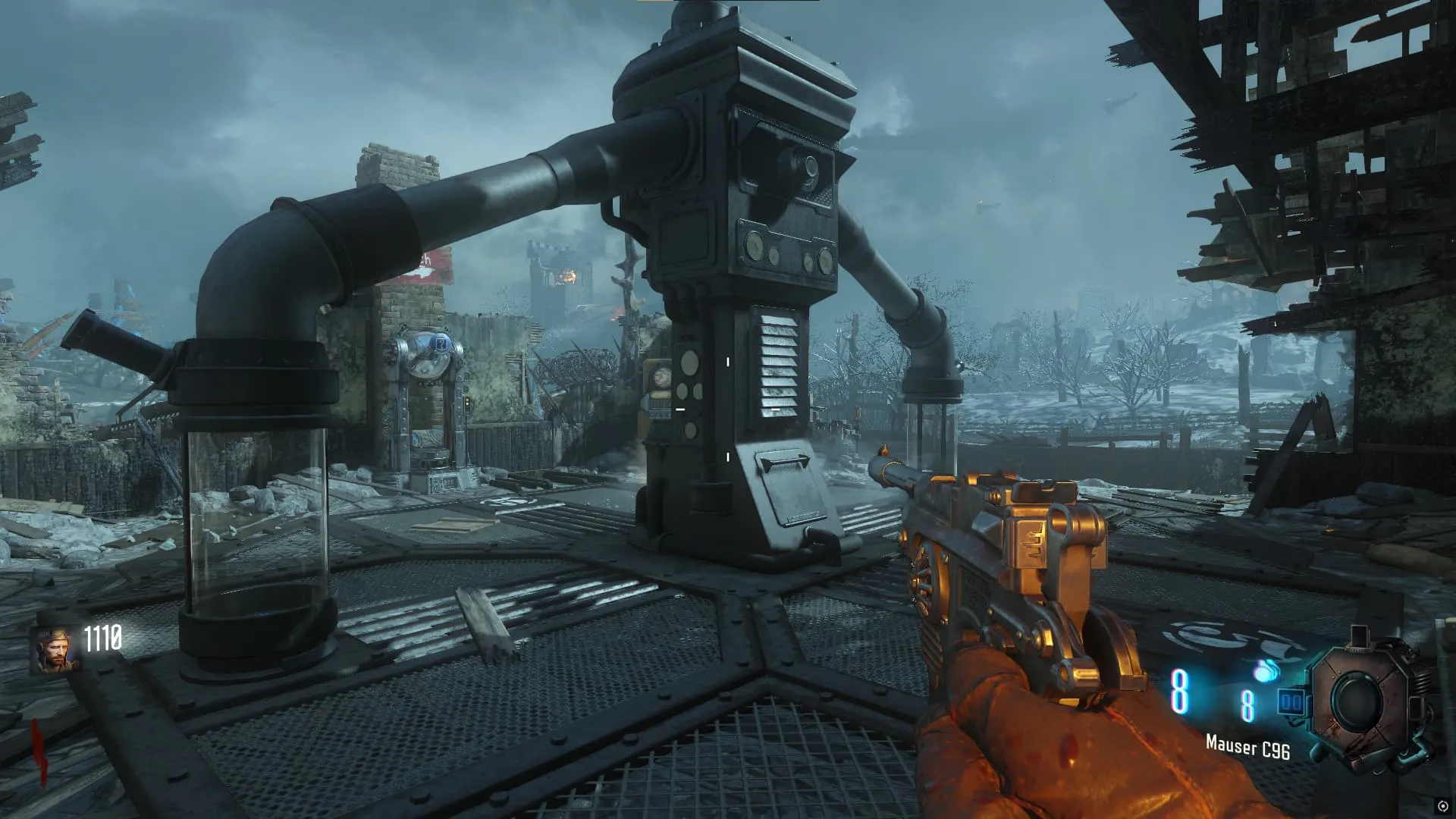Click the circular overlay icon in the corner
The image size is (1456, 819).
click(x=1442, y=805)
